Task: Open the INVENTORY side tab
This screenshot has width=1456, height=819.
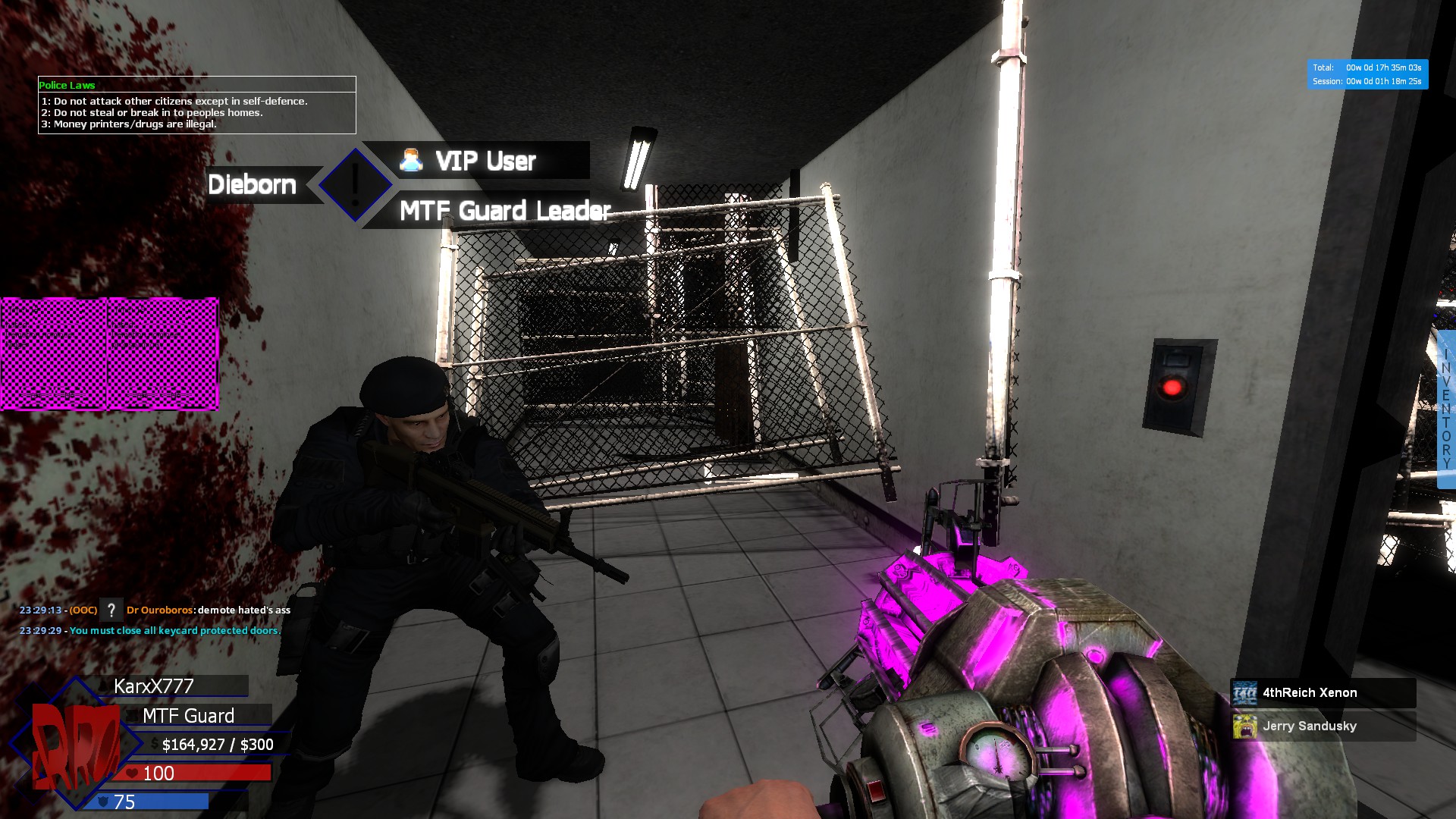Action: 1446,409
